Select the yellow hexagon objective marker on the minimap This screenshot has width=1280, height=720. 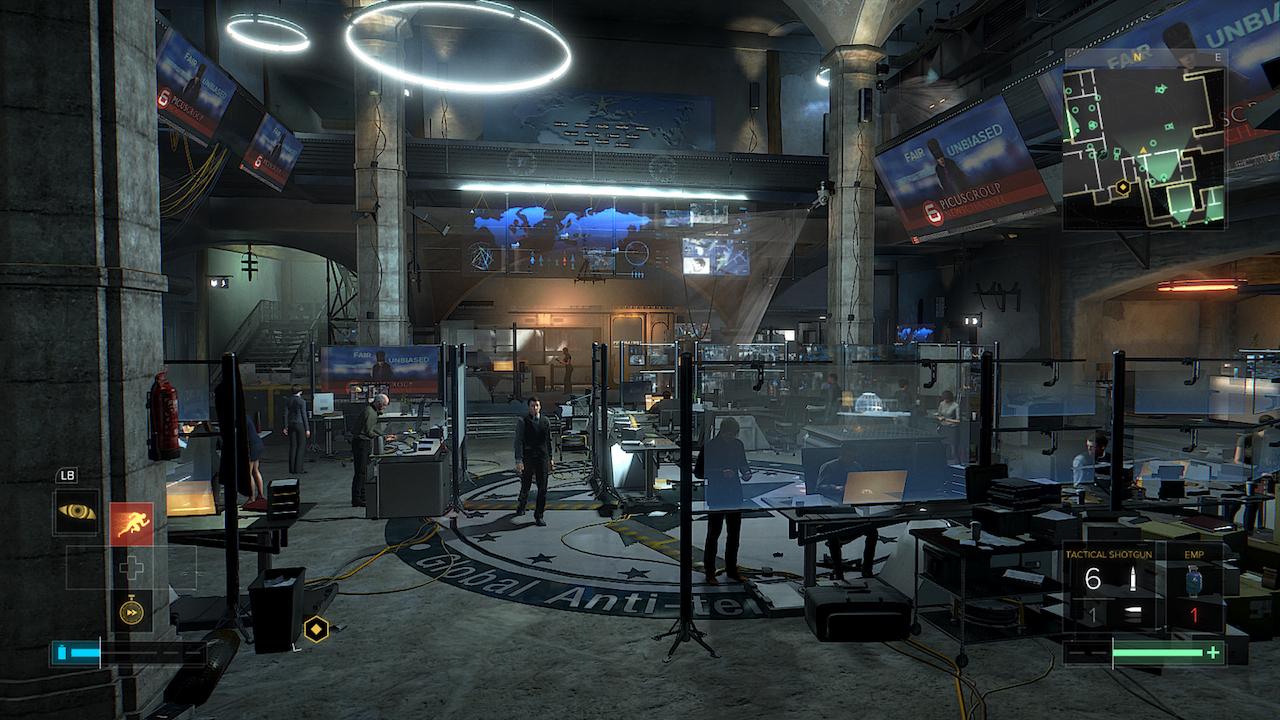pyautogui.click(x=1122, y=187)
